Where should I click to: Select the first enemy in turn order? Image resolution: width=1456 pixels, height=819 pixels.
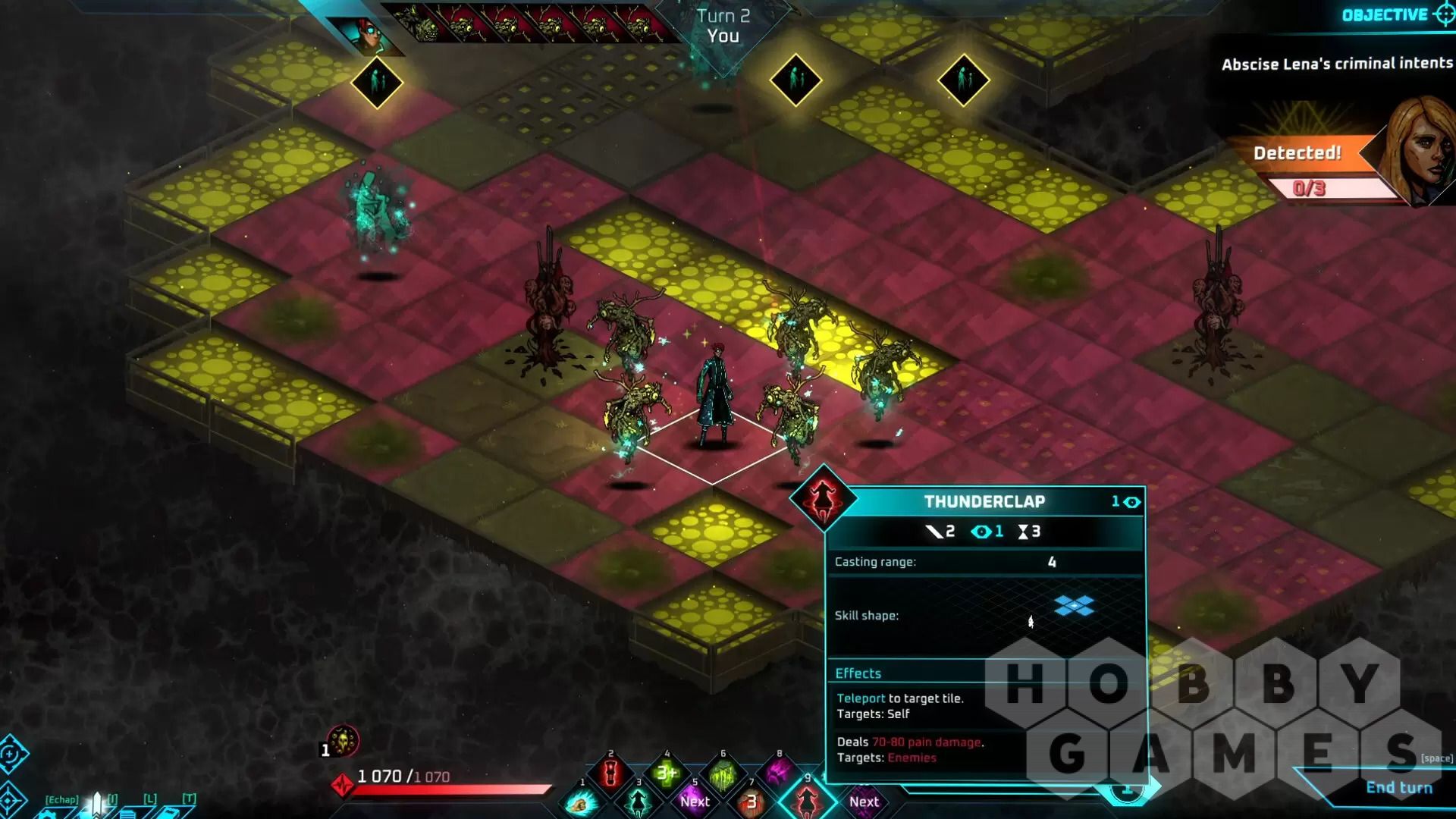425,23
